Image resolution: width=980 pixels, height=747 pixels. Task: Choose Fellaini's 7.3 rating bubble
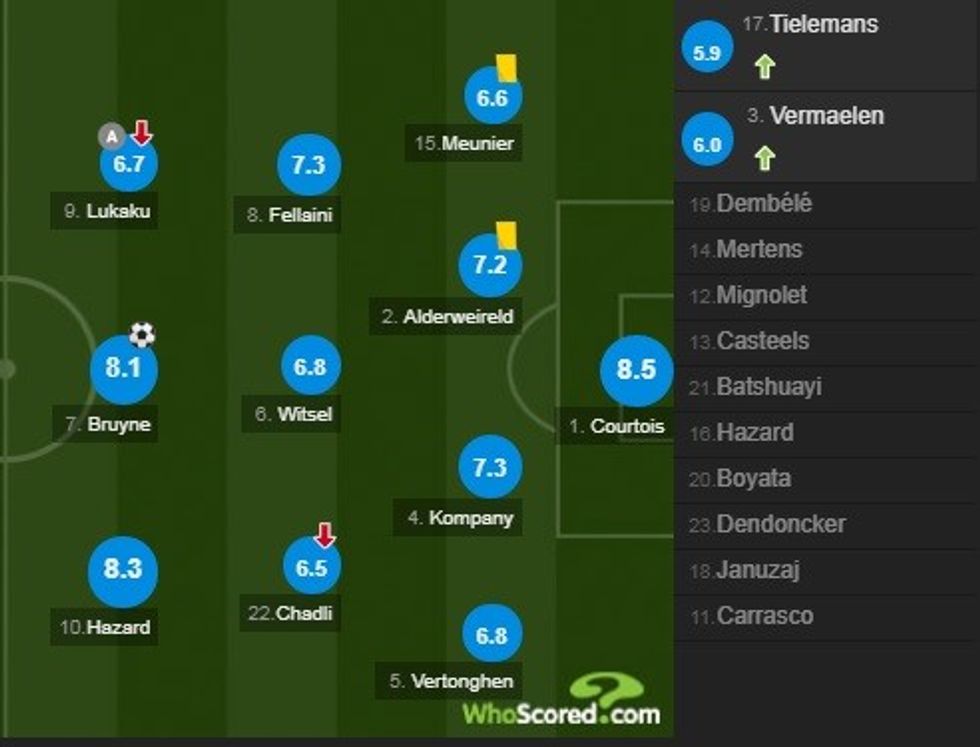(x=309, y=166)
